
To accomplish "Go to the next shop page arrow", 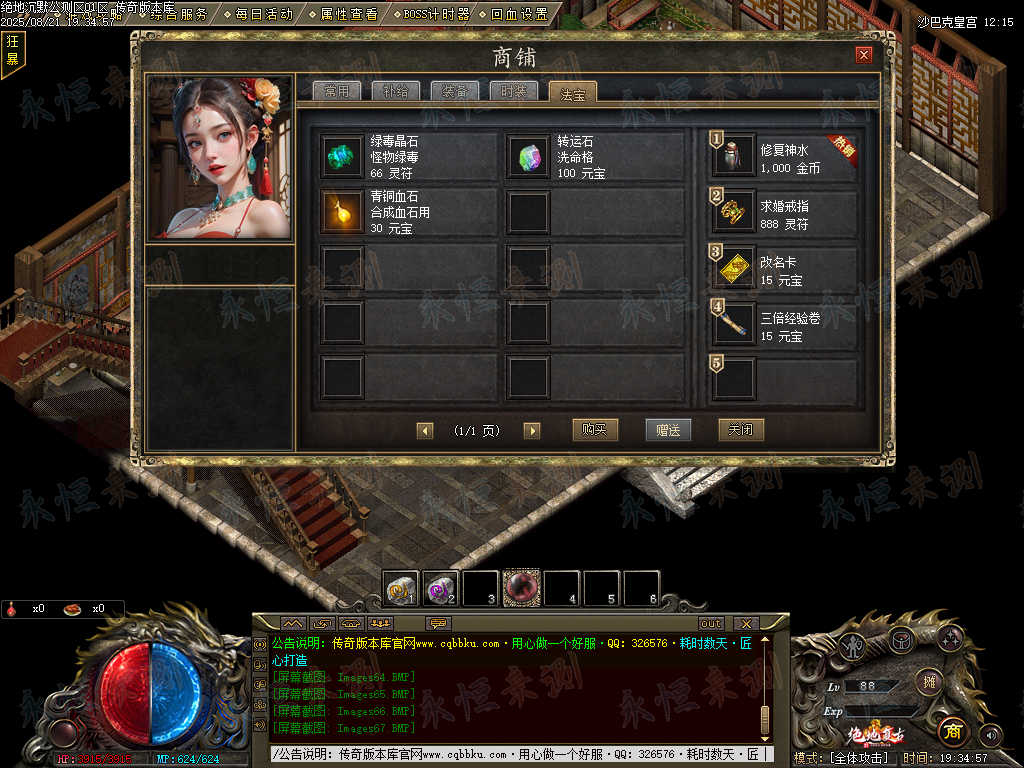I will (532, 431).
